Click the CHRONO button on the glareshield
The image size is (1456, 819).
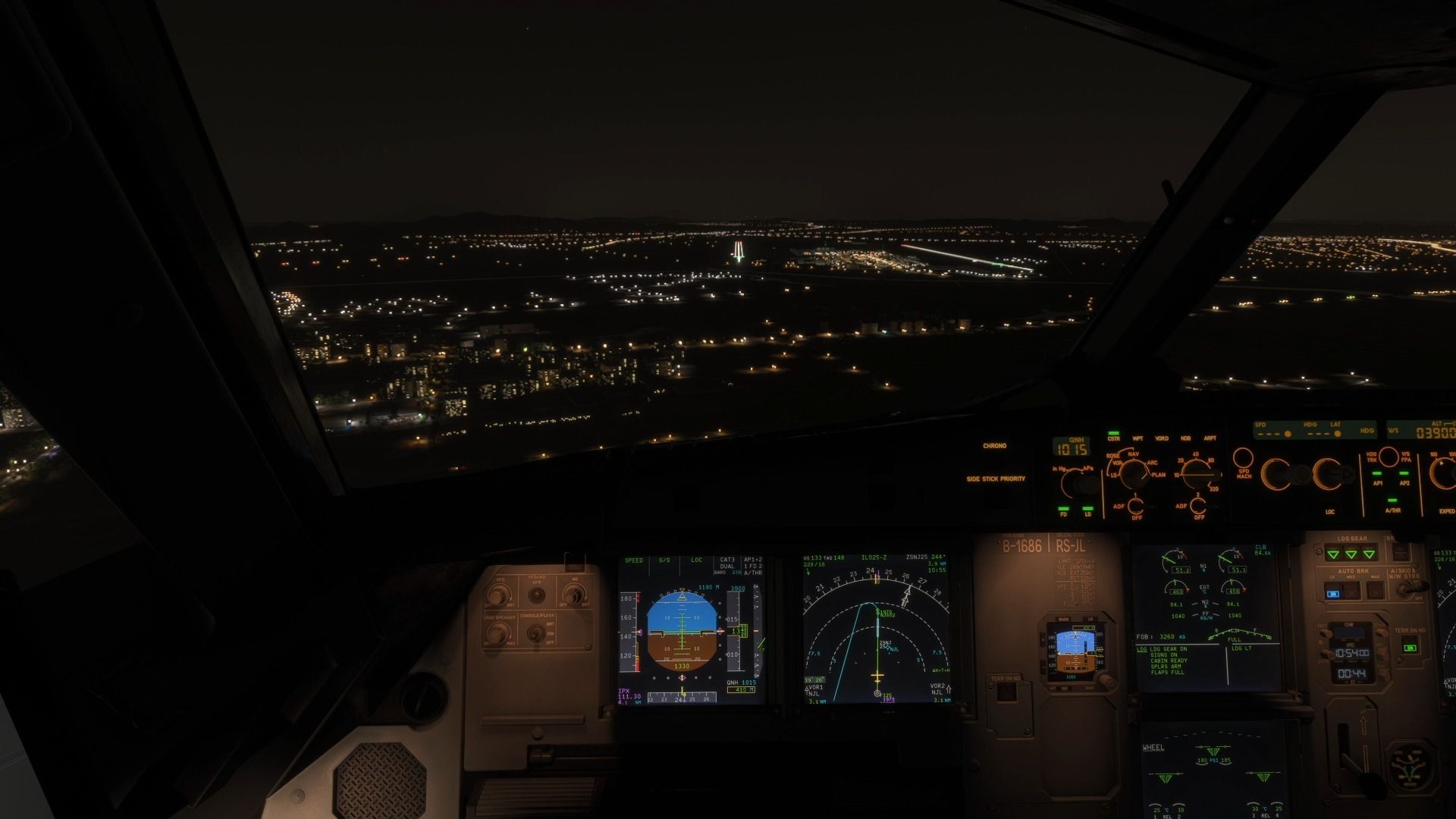click(x=994, y=446)
